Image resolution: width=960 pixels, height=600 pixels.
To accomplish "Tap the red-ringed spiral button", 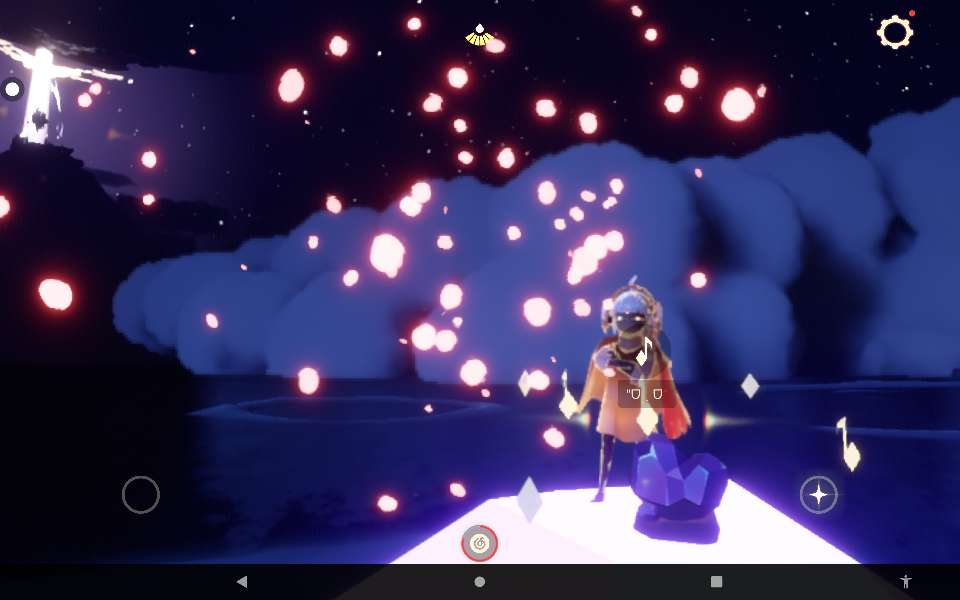I will click(480, 543).
